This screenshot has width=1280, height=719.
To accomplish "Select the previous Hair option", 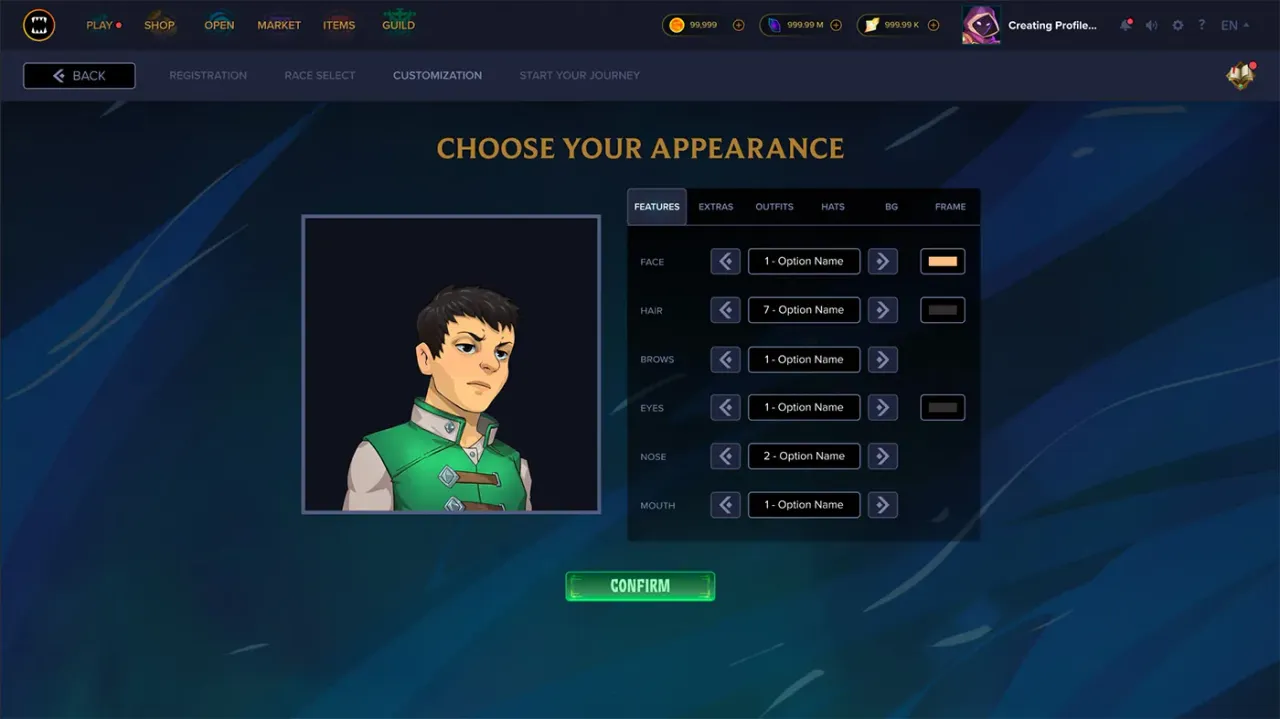I will point(726,310).
